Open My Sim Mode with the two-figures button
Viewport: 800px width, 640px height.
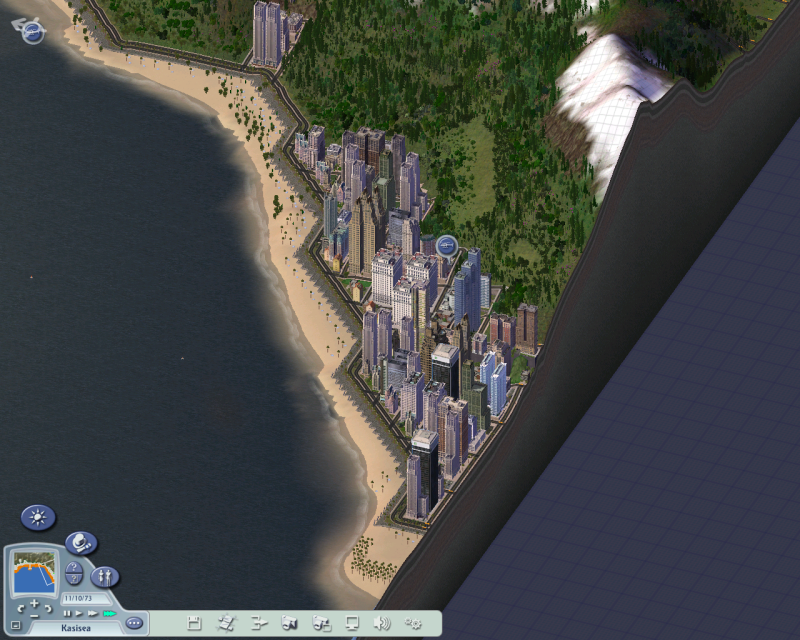(x=104, y=576)
